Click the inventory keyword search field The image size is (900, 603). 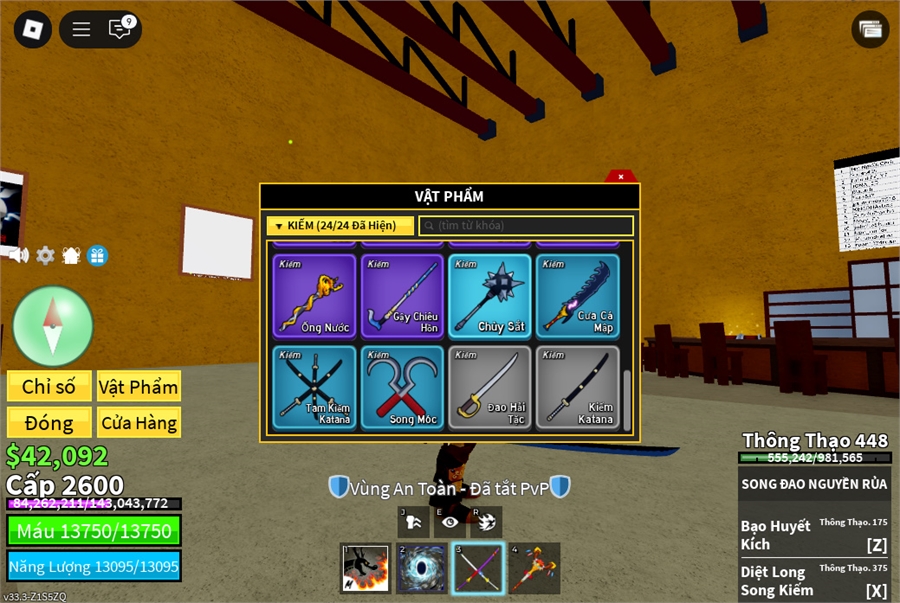tap(526, 226)
